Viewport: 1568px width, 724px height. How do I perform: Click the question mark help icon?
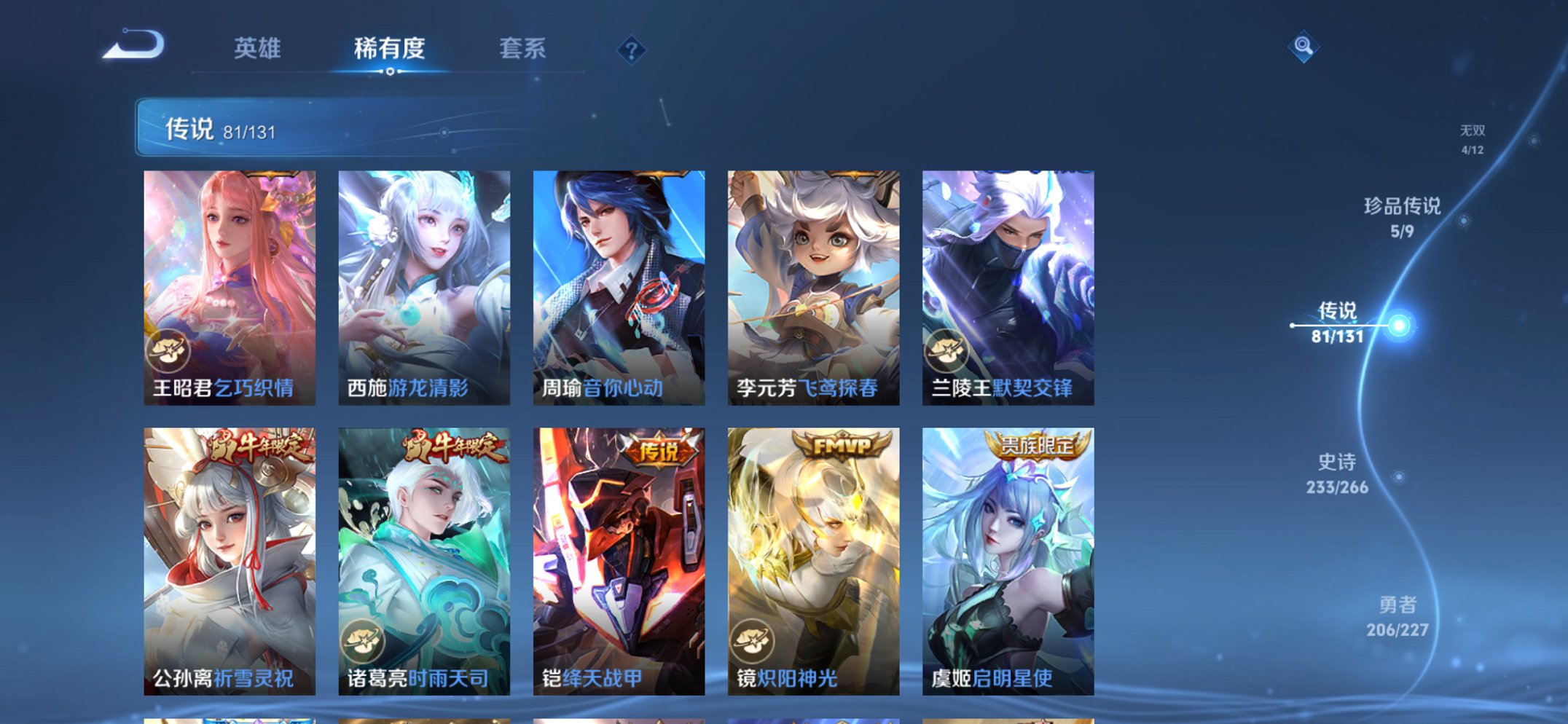[x=632, y=50]
